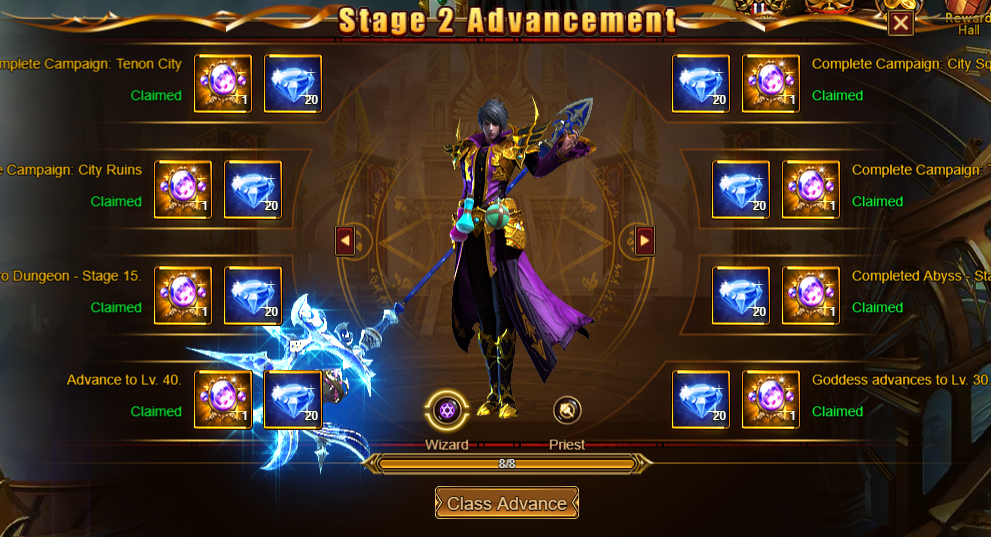Inspect the Tenon City purple orb reward

[223, 84]
